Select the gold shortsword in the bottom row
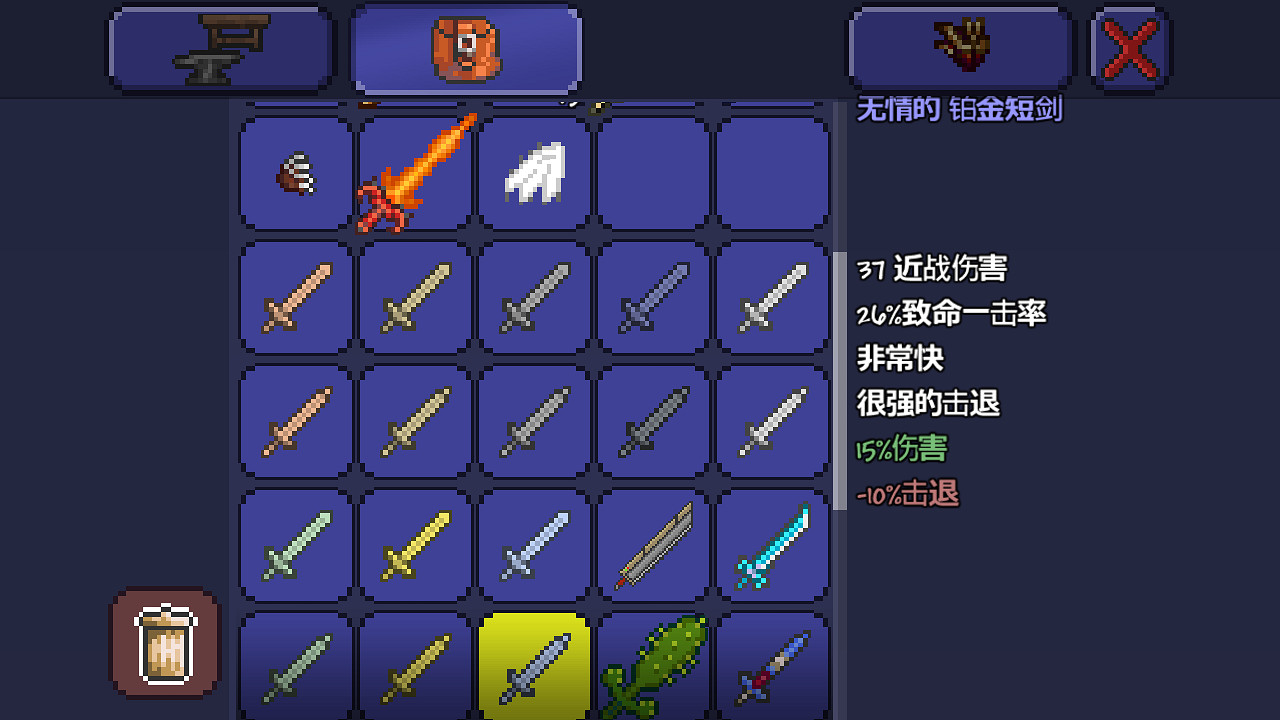 pos(415,665)
